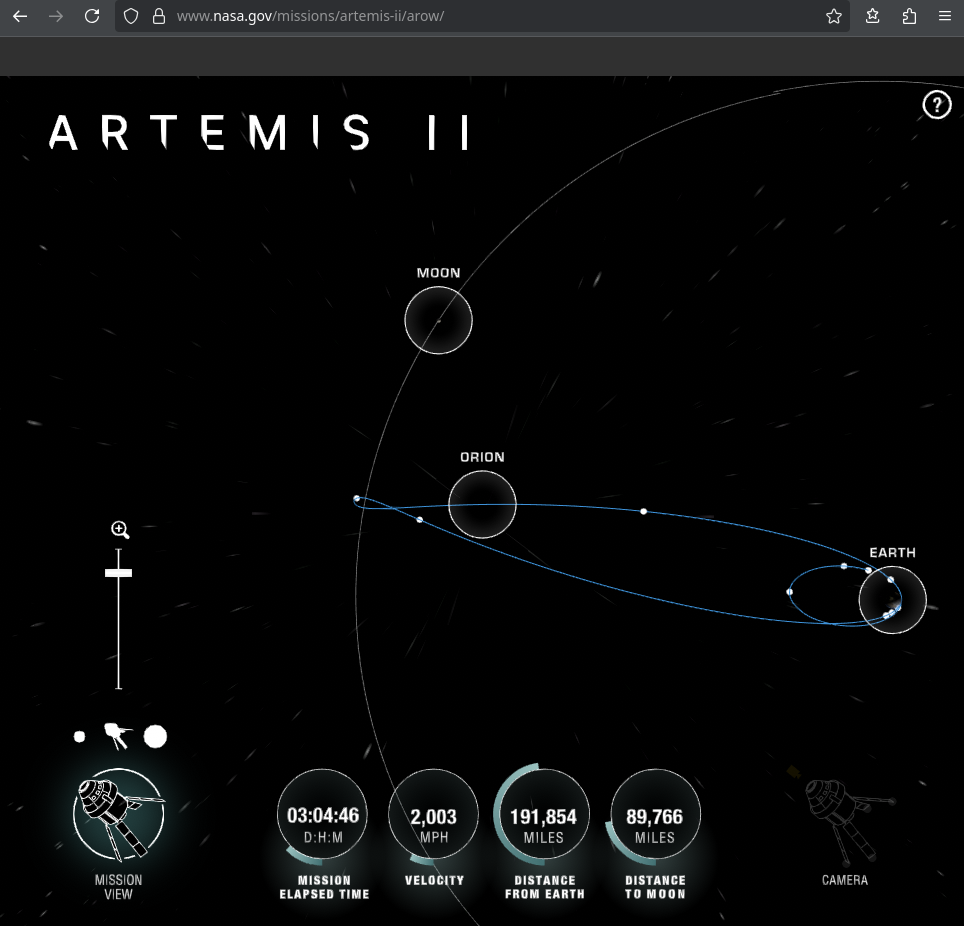Select the Orion marker on the trajectory
Image resolution: width=964 pixels, height=926 pixels.
click(482, 505)
